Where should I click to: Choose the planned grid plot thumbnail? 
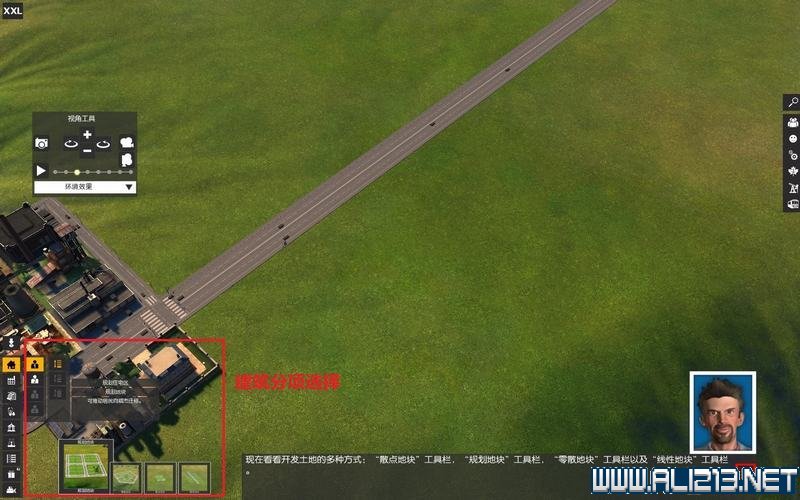pos(85,463)
